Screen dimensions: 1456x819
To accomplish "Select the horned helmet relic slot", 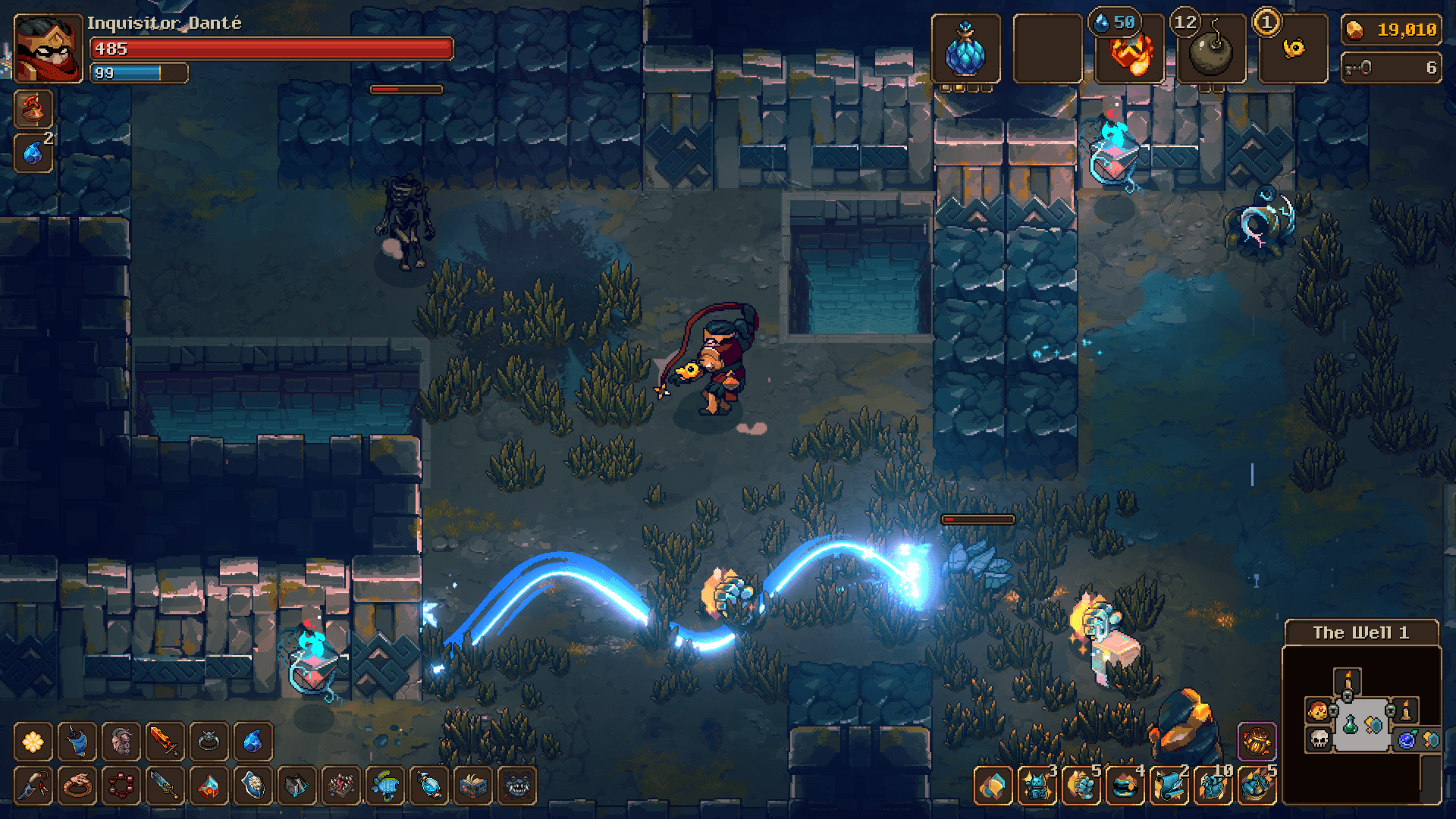I will [121, 741].
